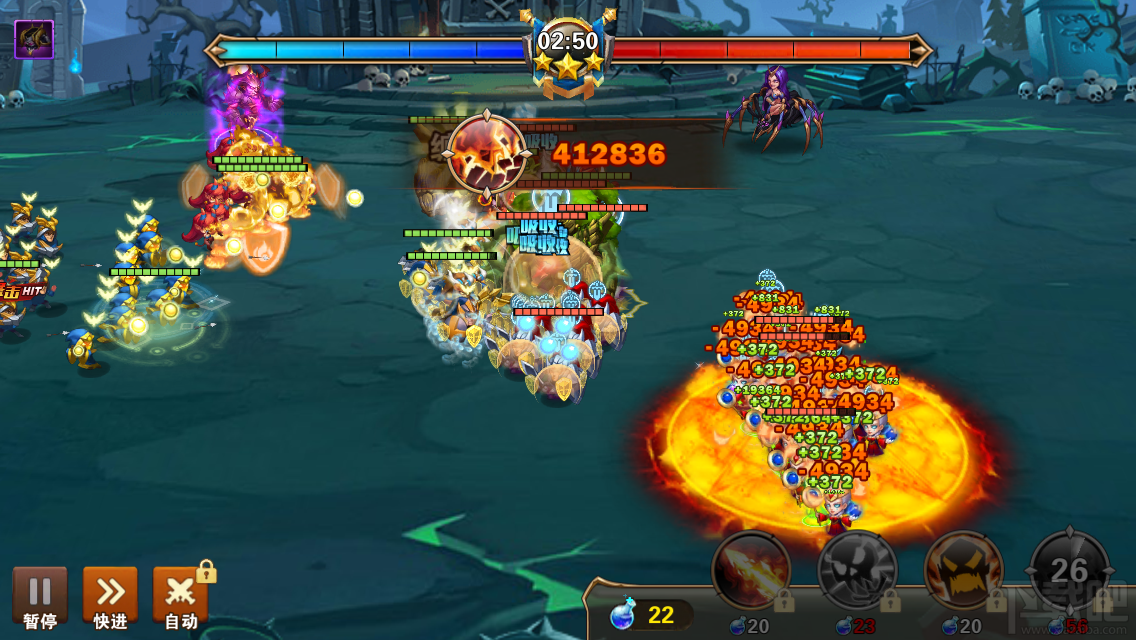This screenshot has width=1136, height=640.
Task: Pause the battle with the 暂停 button
Action: pos(40,597)
